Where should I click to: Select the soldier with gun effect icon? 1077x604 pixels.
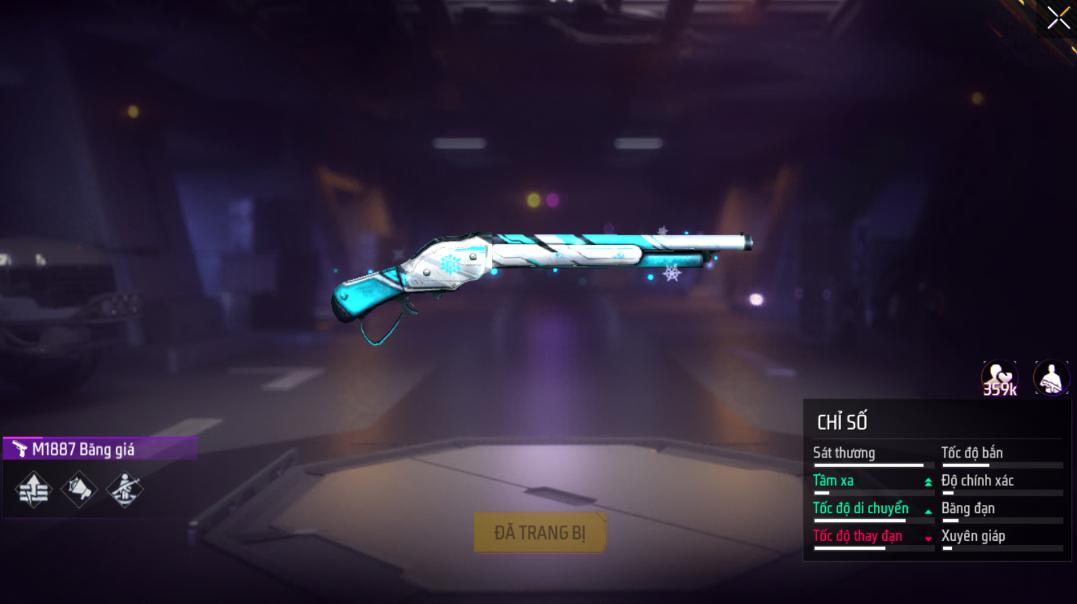pyautogui.click(x=125, y=489)
